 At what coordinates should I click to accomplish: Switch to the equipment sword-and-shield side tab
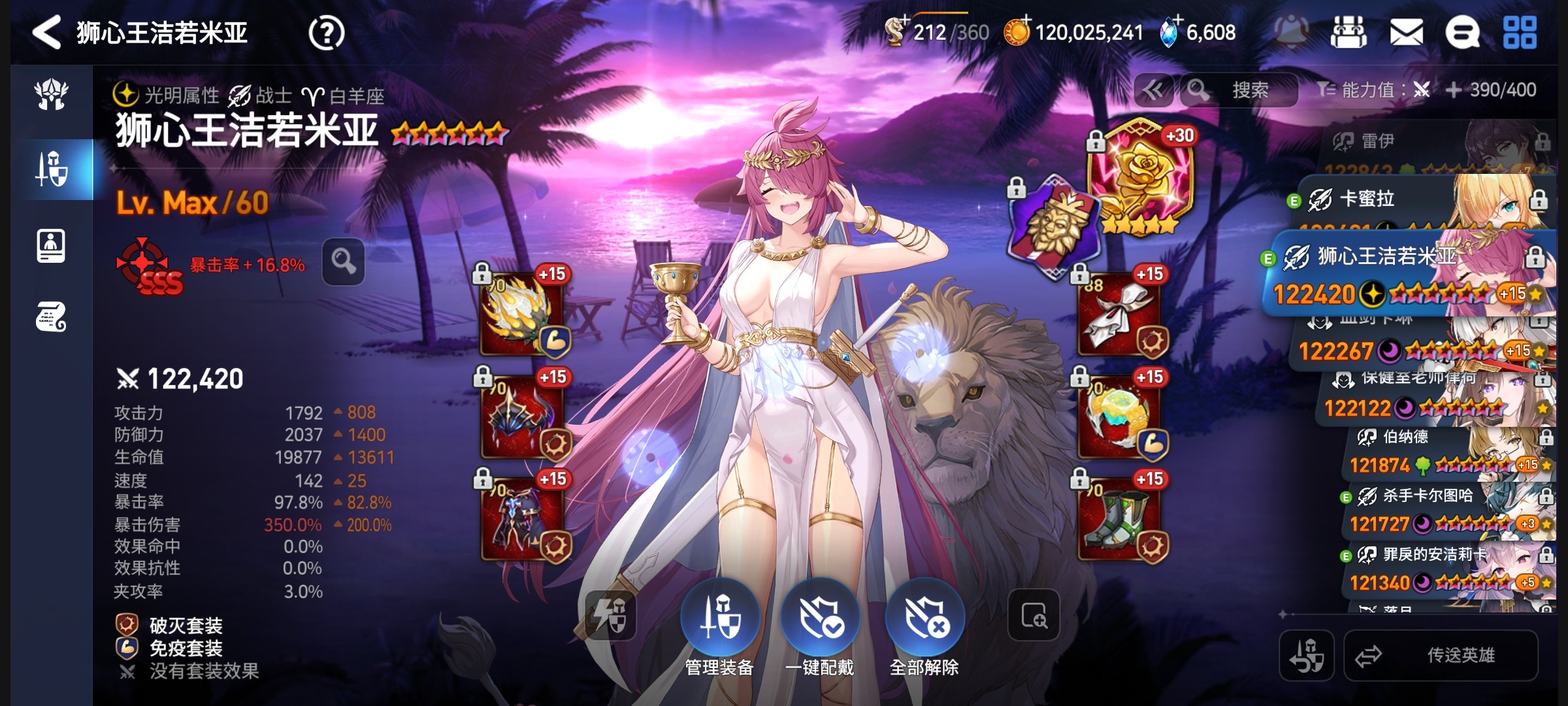pyautogui.click(x=52, y=169)
